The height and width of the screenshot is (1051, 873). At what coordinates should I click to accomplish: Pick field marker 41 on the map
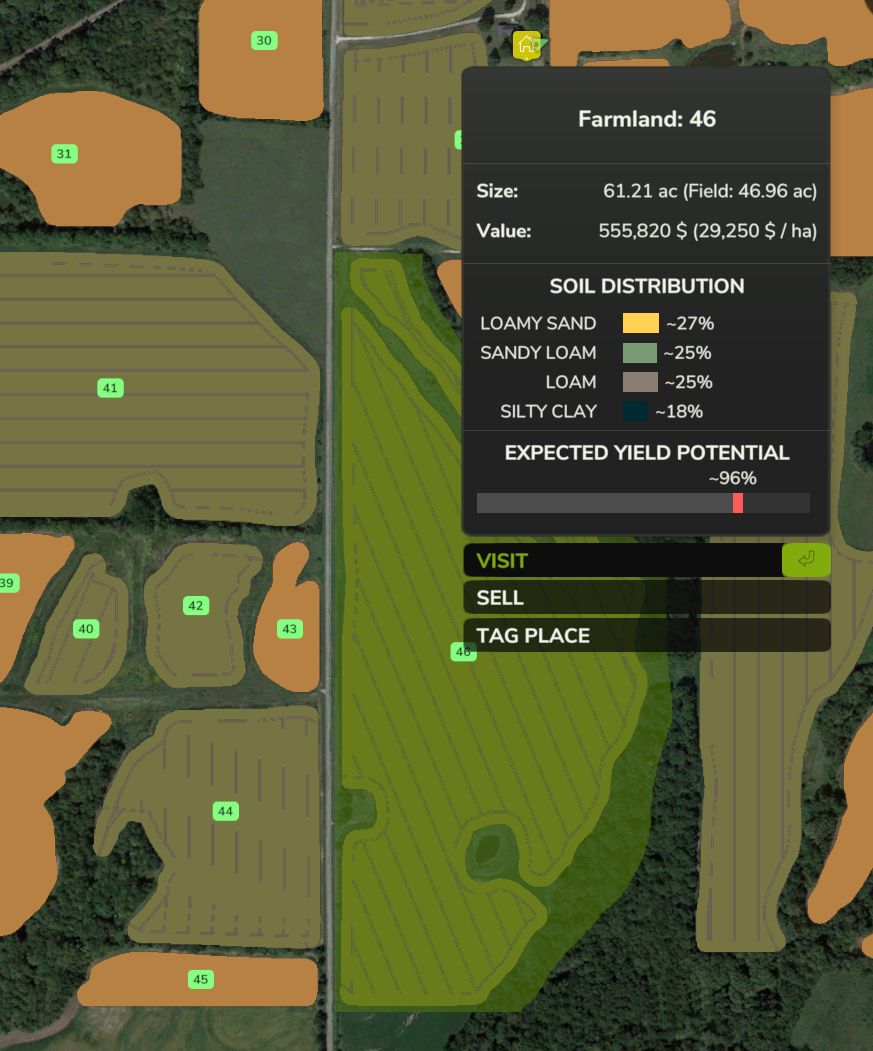(110, 388)
